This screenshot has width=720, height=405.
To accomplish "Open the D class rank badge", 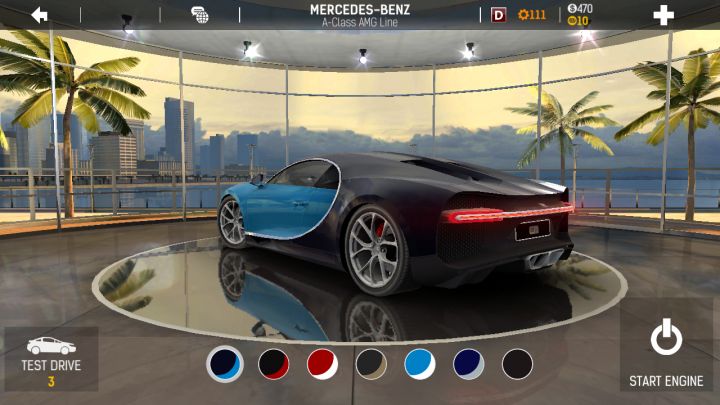I will [x=499, y=15].
